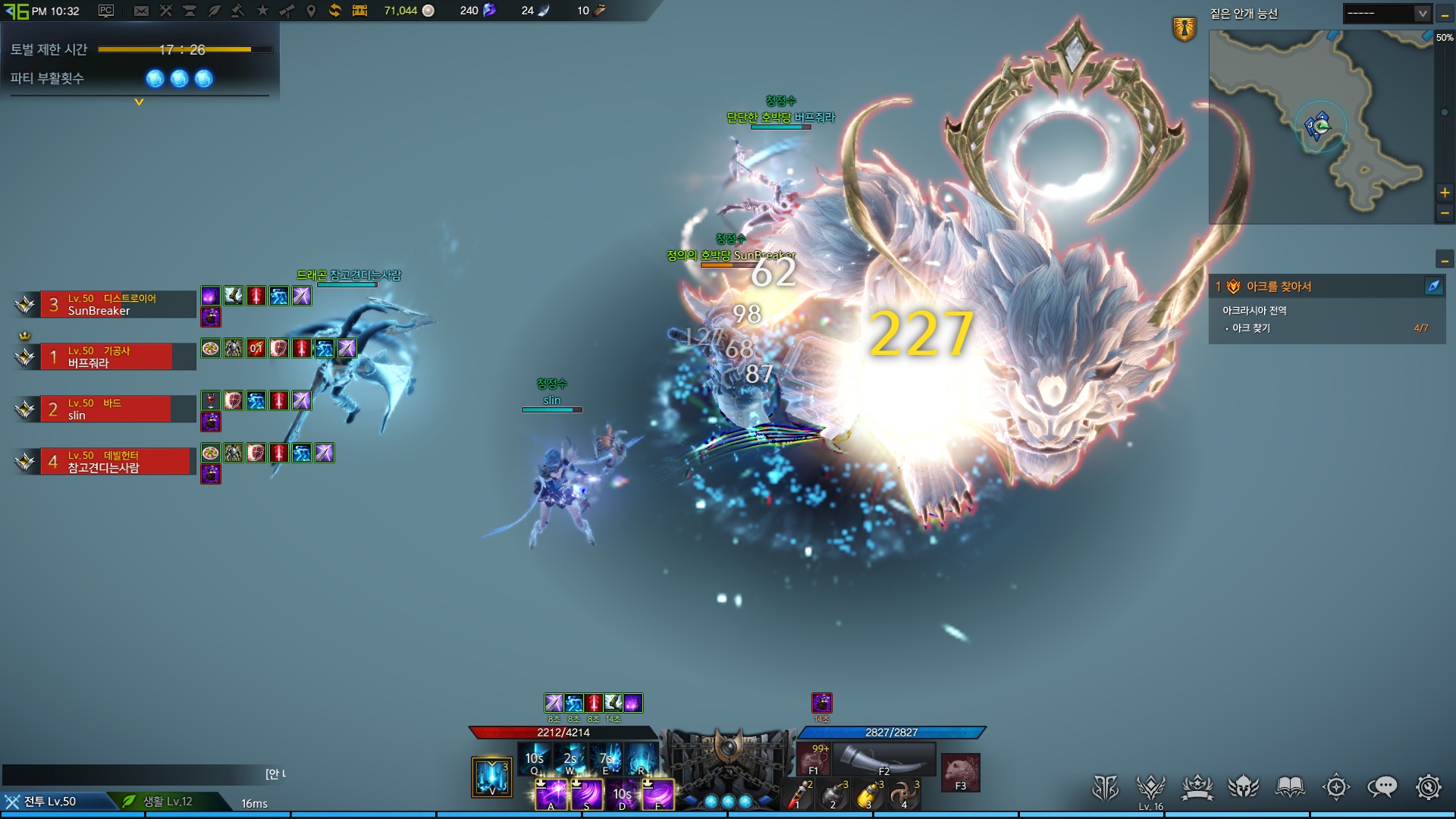Use the yellow flask in slot 3
This screenshot has height=819, width=1456.
coord(868,795)
